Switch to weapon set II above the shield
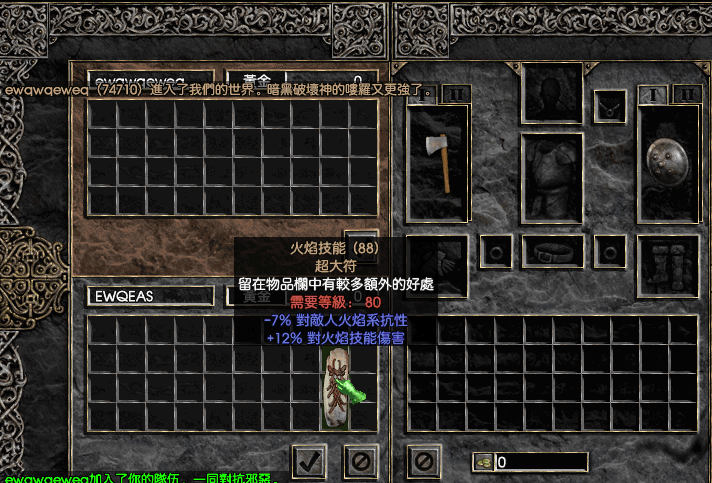712x483 pixels. 685,95
